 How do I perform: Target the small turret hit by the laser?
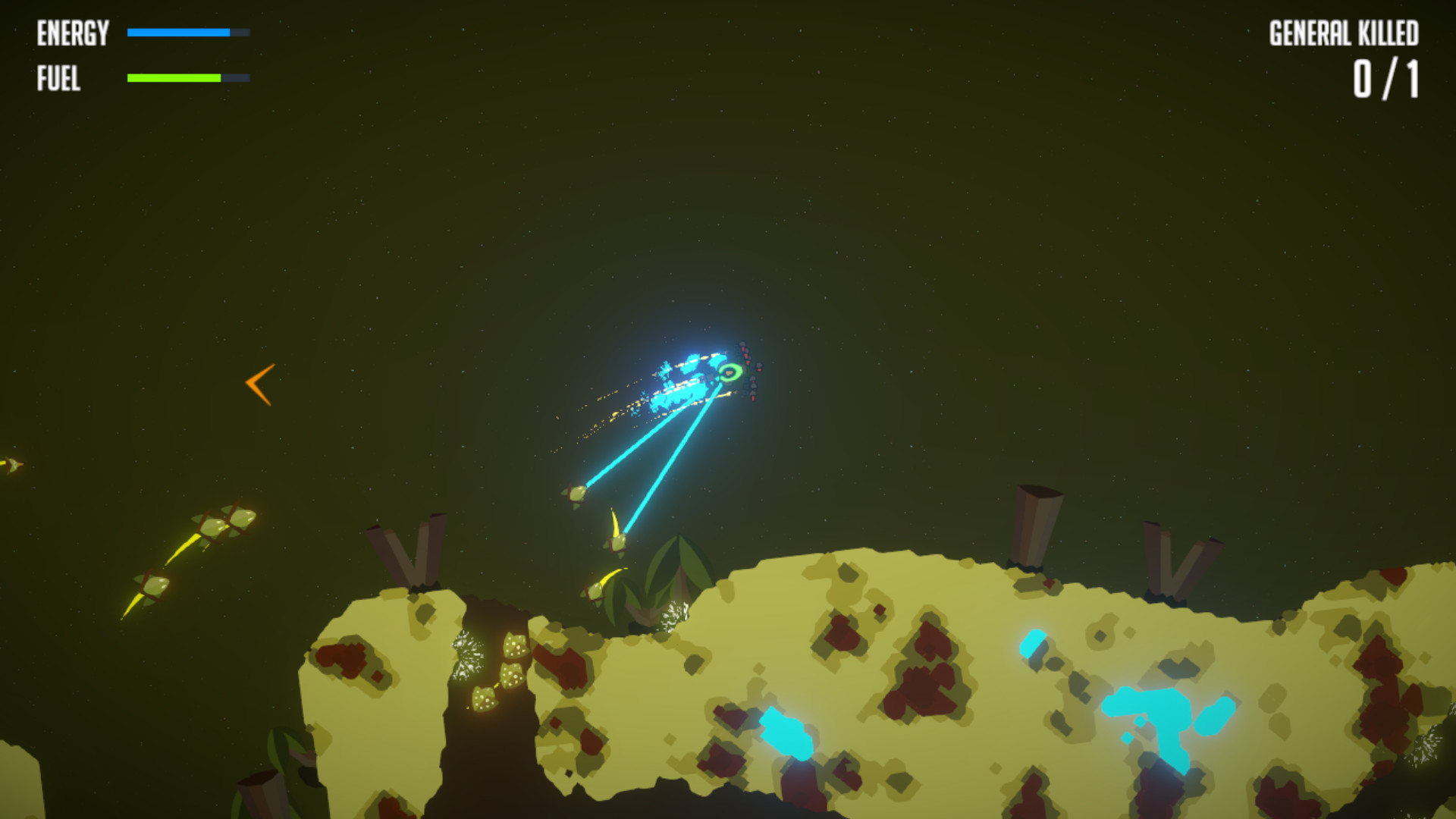(x=576, y=494)
